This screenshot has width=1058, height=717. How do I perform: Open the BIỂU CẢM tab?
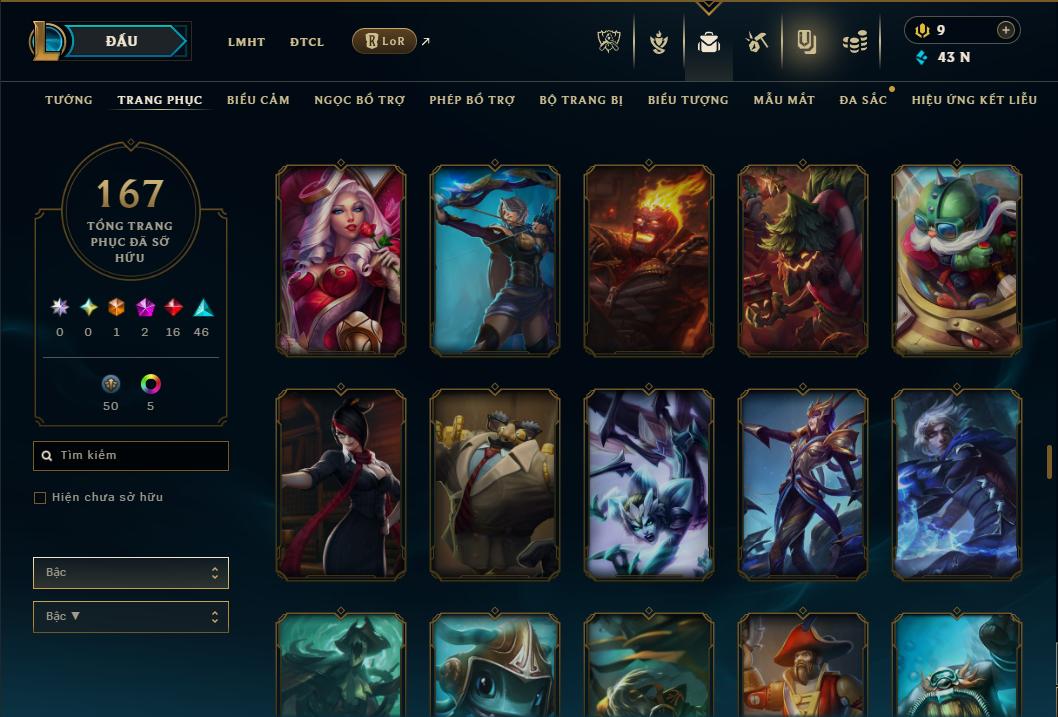(258, 100)
